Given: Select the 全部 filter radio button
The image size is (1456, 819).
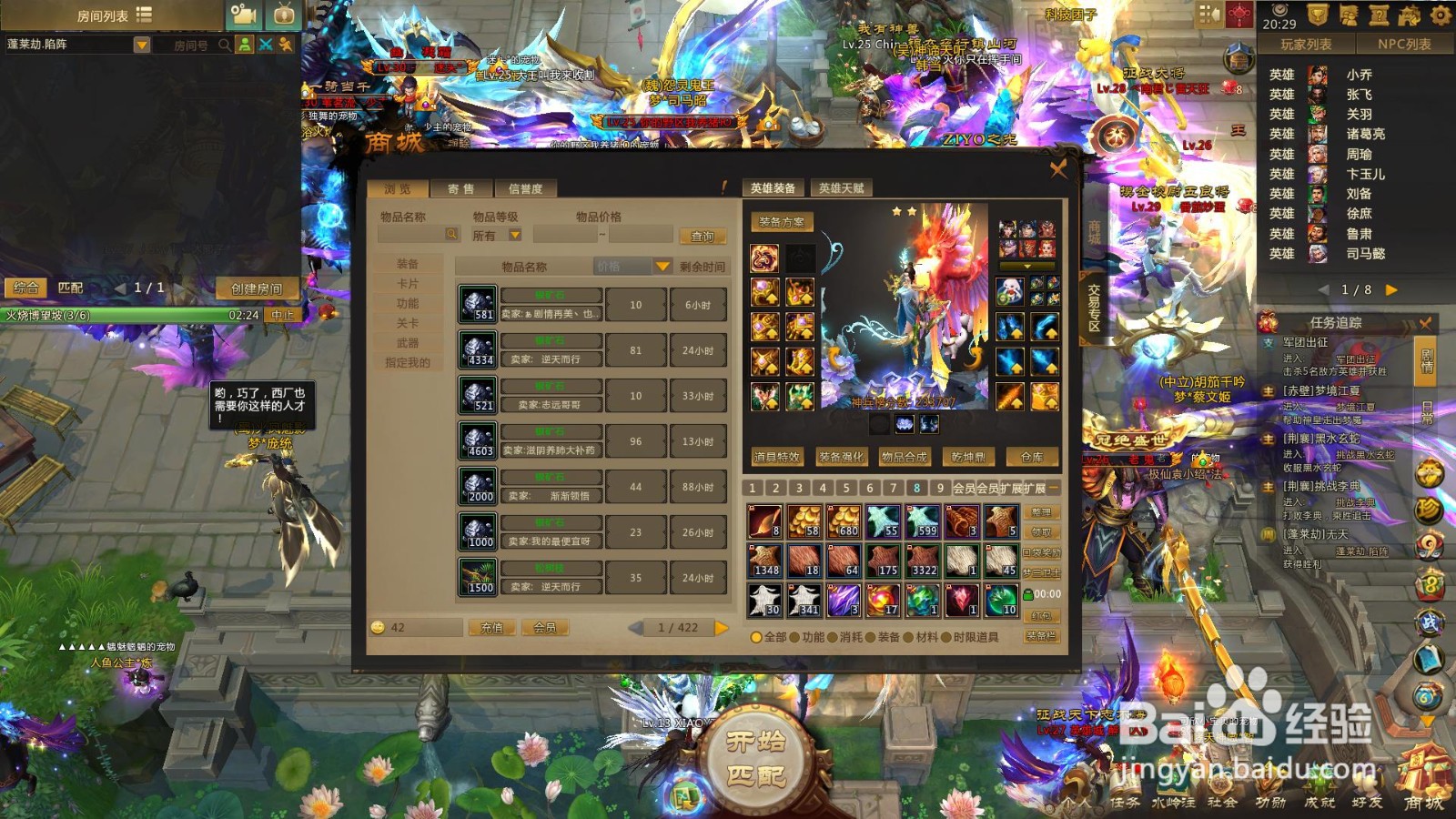Looking at the screenshot, I should coord(756,639).
